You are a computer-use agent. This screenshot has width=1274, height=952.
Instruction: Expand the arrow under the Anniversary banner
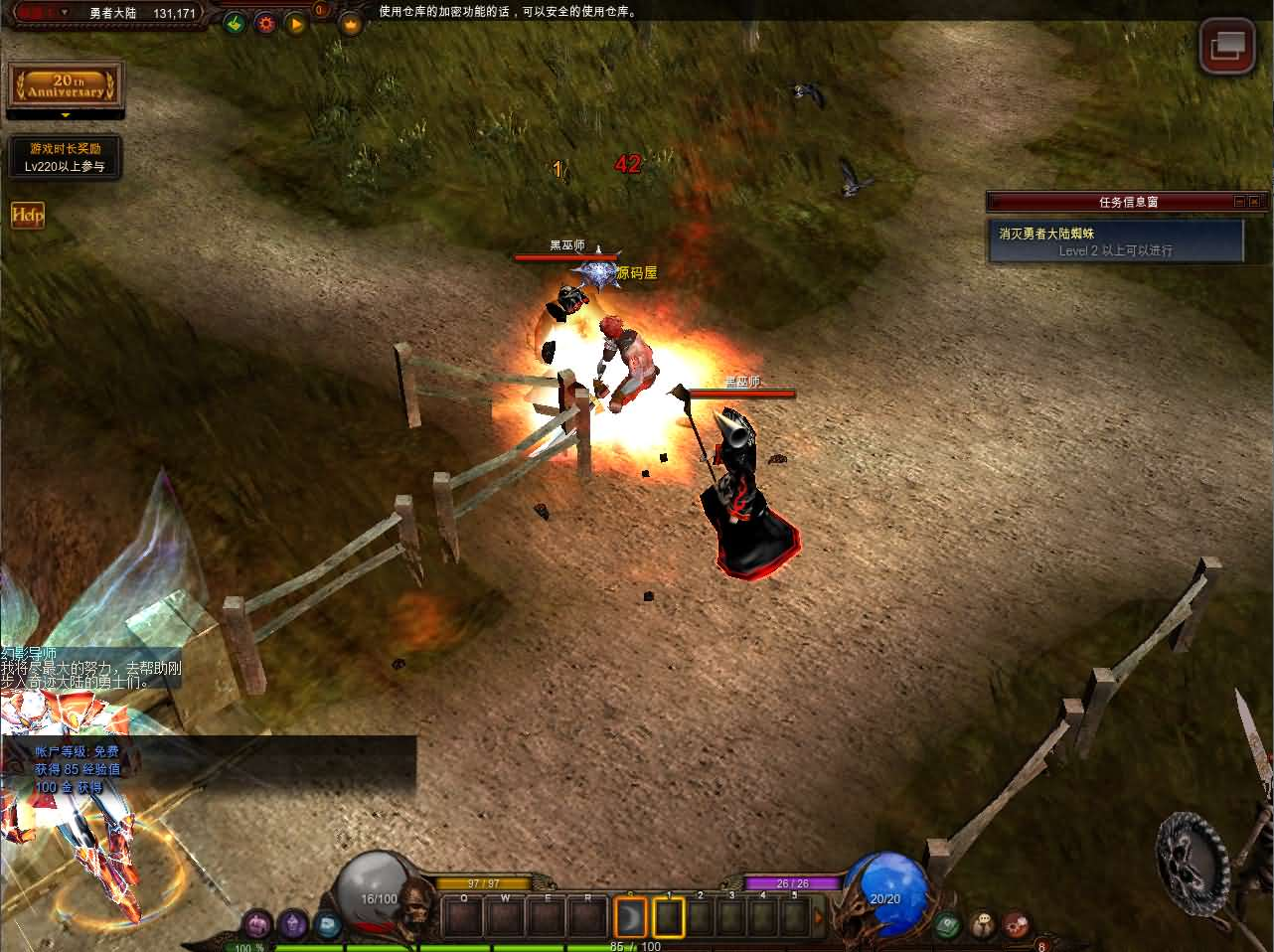[66, 115]
